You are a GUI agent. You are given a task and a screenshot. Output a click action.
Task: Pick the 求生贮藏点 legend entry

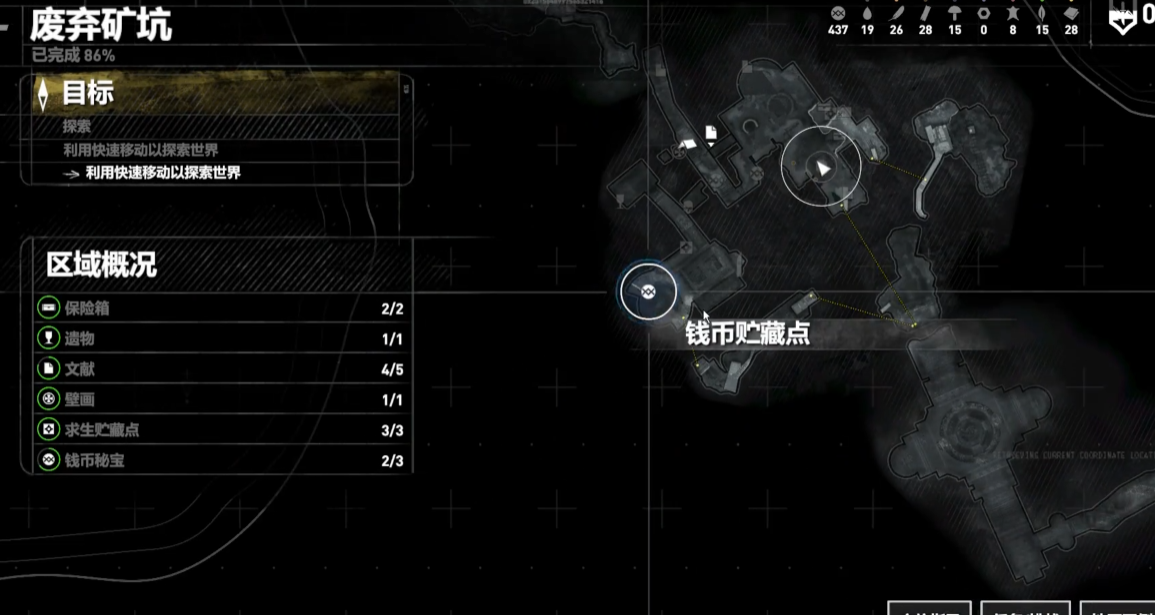pos(220,430)
